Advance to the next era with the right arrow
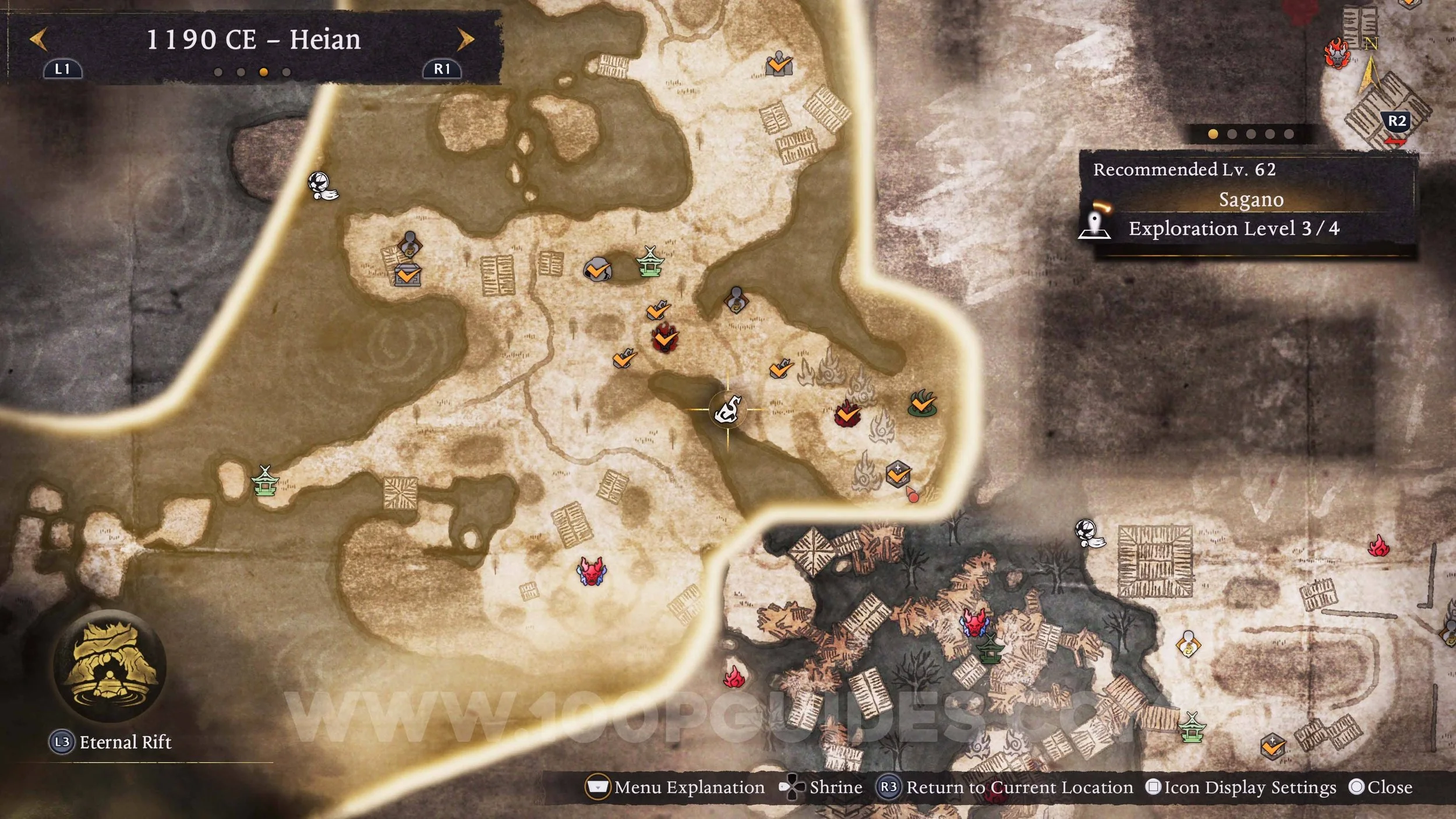The height and width of the screenshot is (819, 1456). [465, 40]
